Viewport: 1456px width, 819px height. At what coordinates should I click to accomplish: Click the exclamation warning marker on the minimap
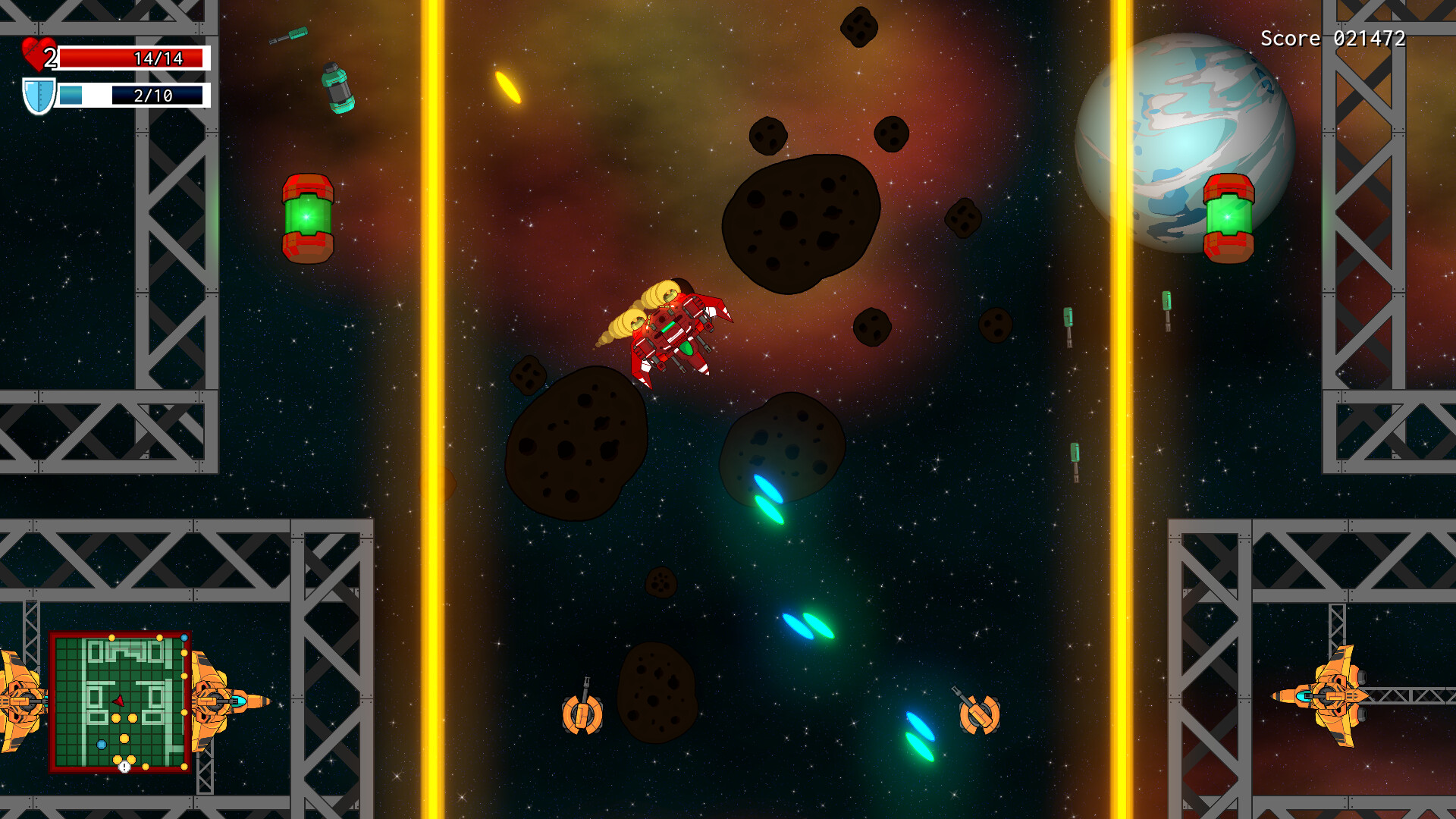tap(124, 767)
